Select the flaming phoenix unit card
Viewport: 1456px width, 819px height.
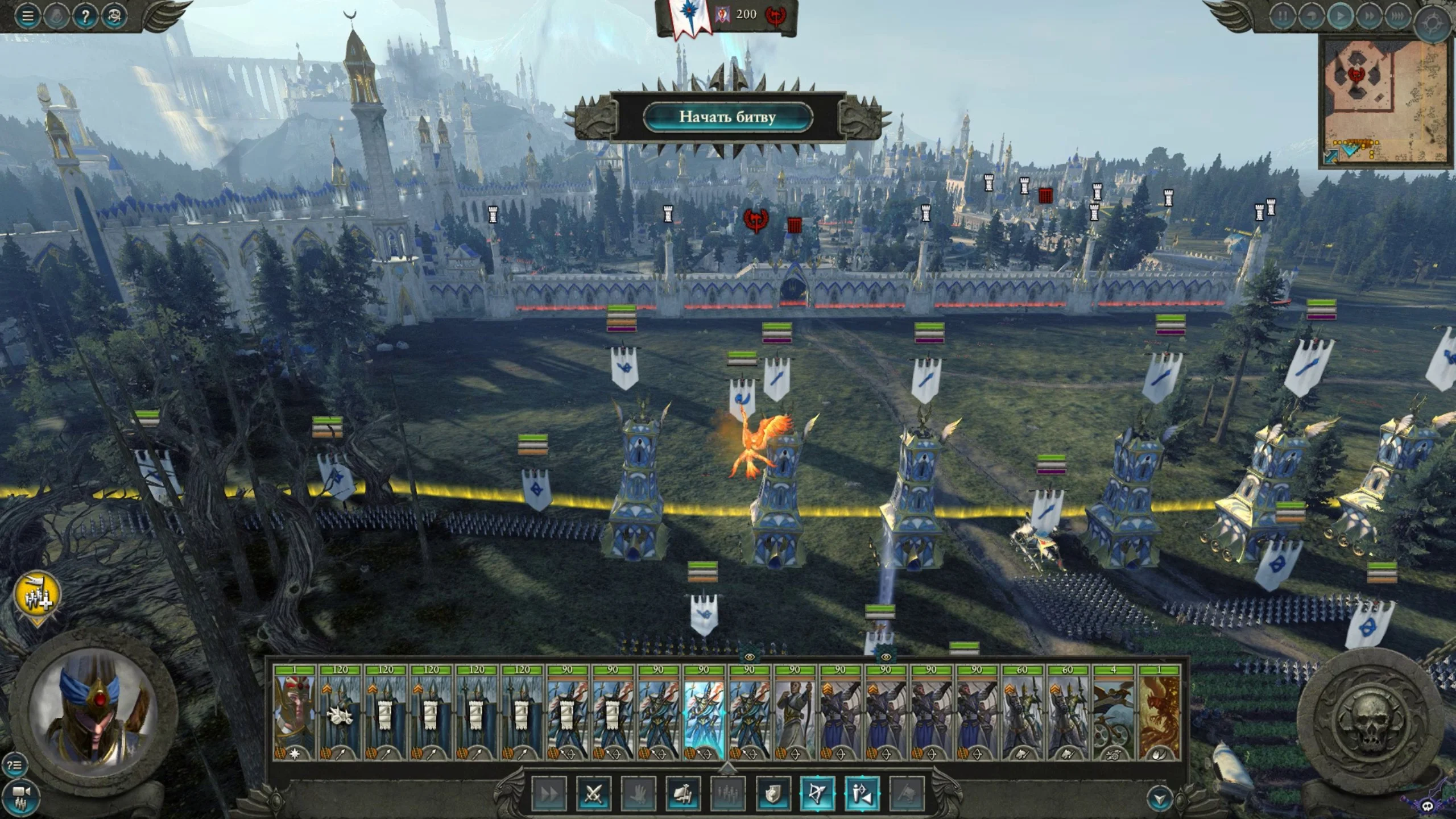point(1159,714)
